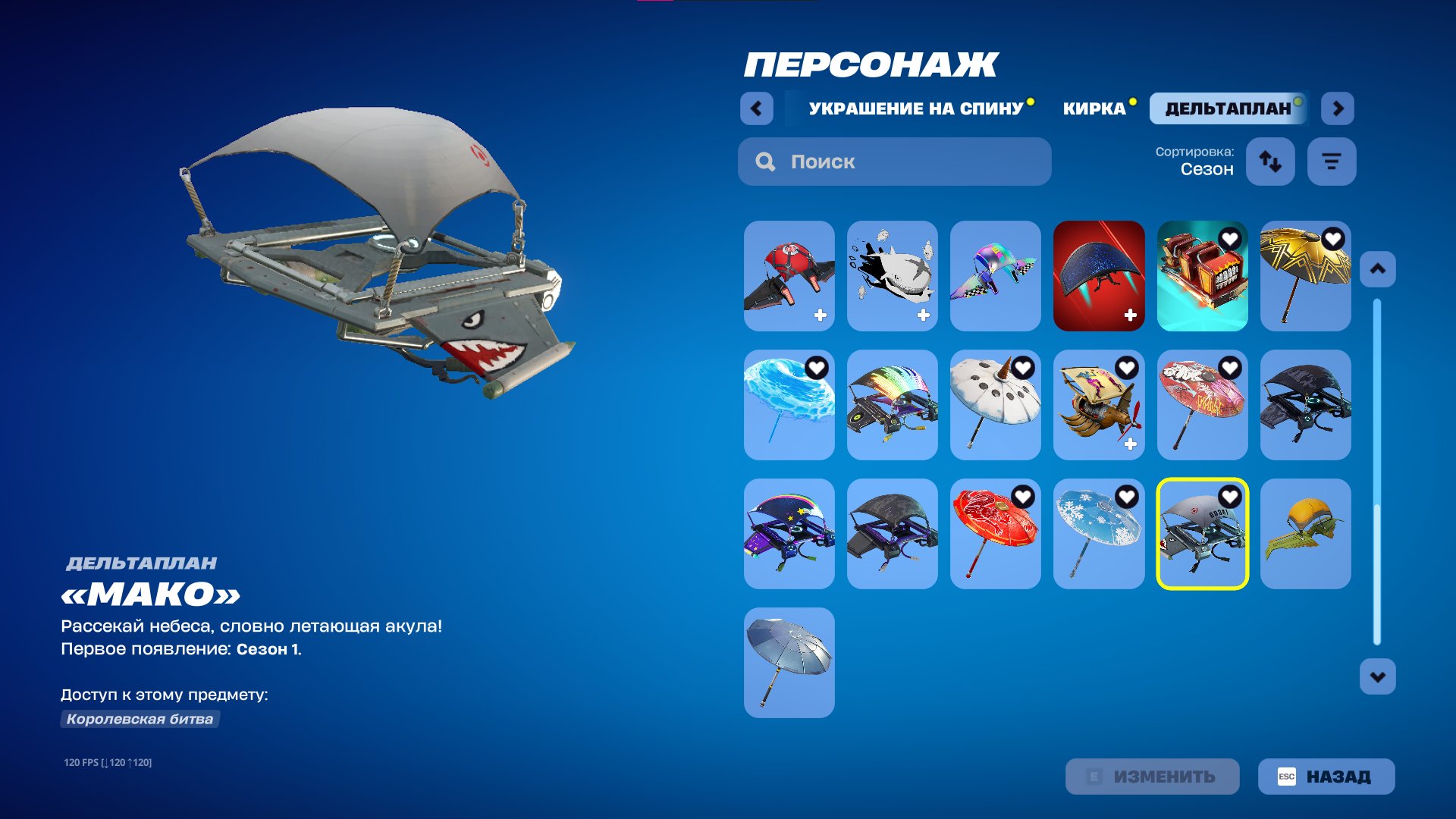Open the УКРАШЕНИЕ НА СПИНУ tab
1456x819 pixels.
915,108
